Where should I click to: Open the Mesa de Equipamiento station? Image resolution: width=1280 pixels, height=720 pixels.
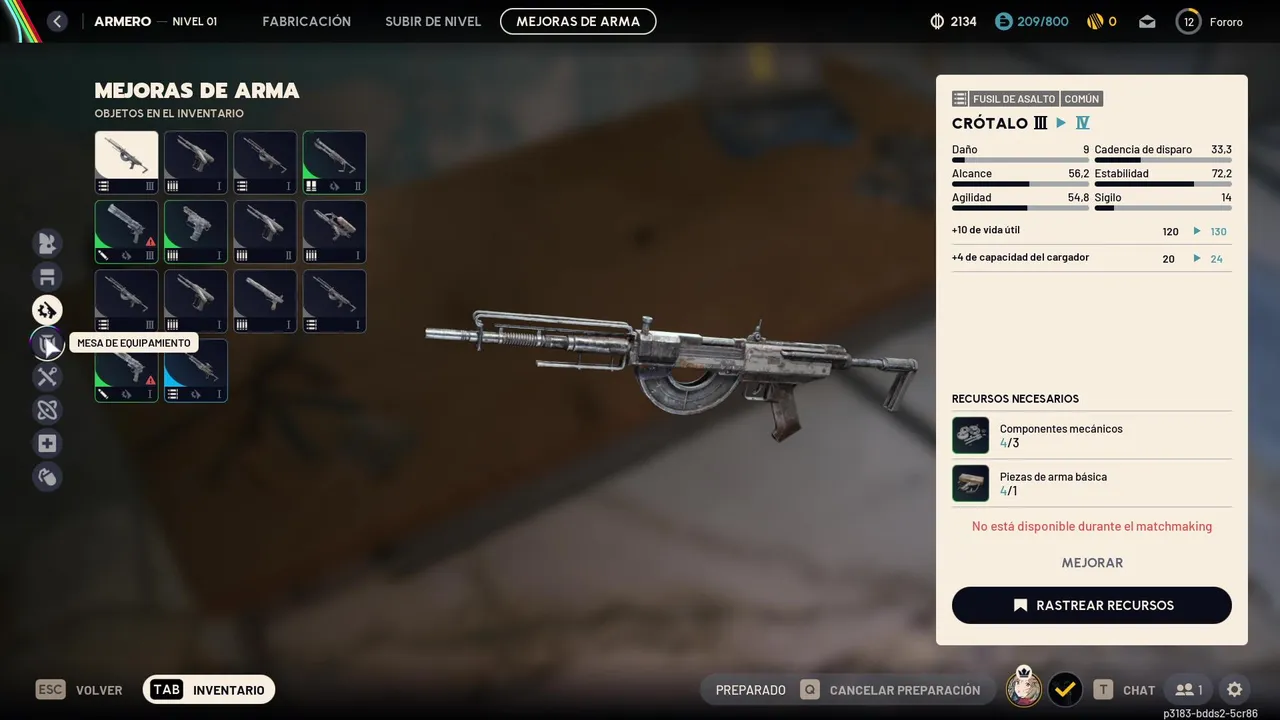pyautogui.click(x=47, y=344)
